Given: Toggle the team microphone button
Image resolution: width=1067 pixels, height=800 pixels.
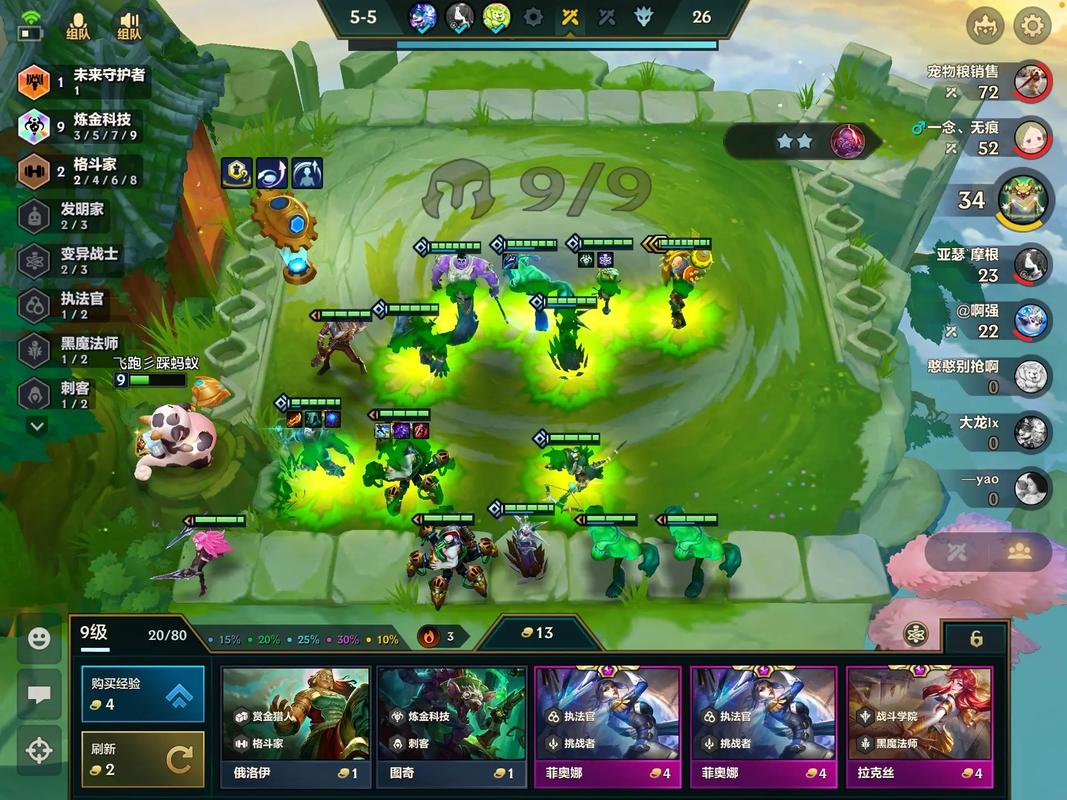Looking at the screenshot, I should coord(77,26).
